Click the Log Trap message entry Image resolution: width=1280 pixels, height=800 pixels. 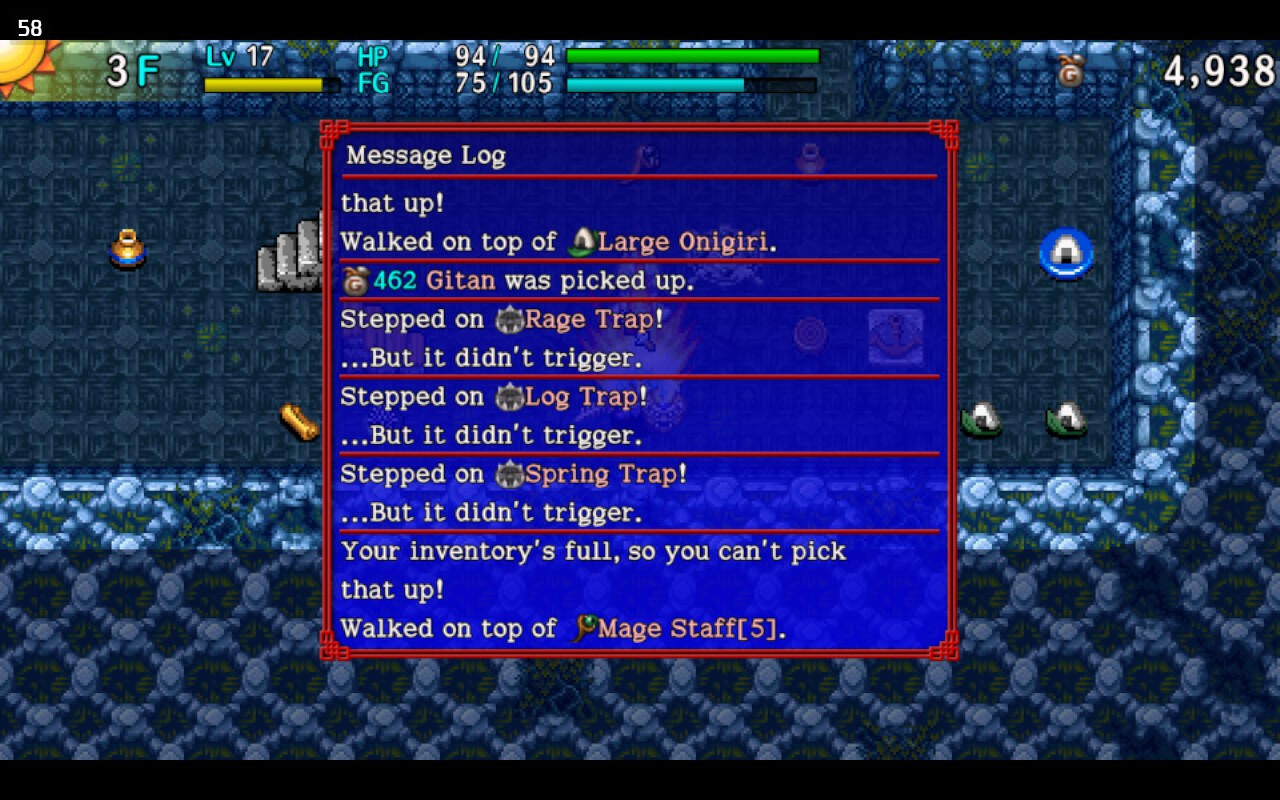[494, 397]
